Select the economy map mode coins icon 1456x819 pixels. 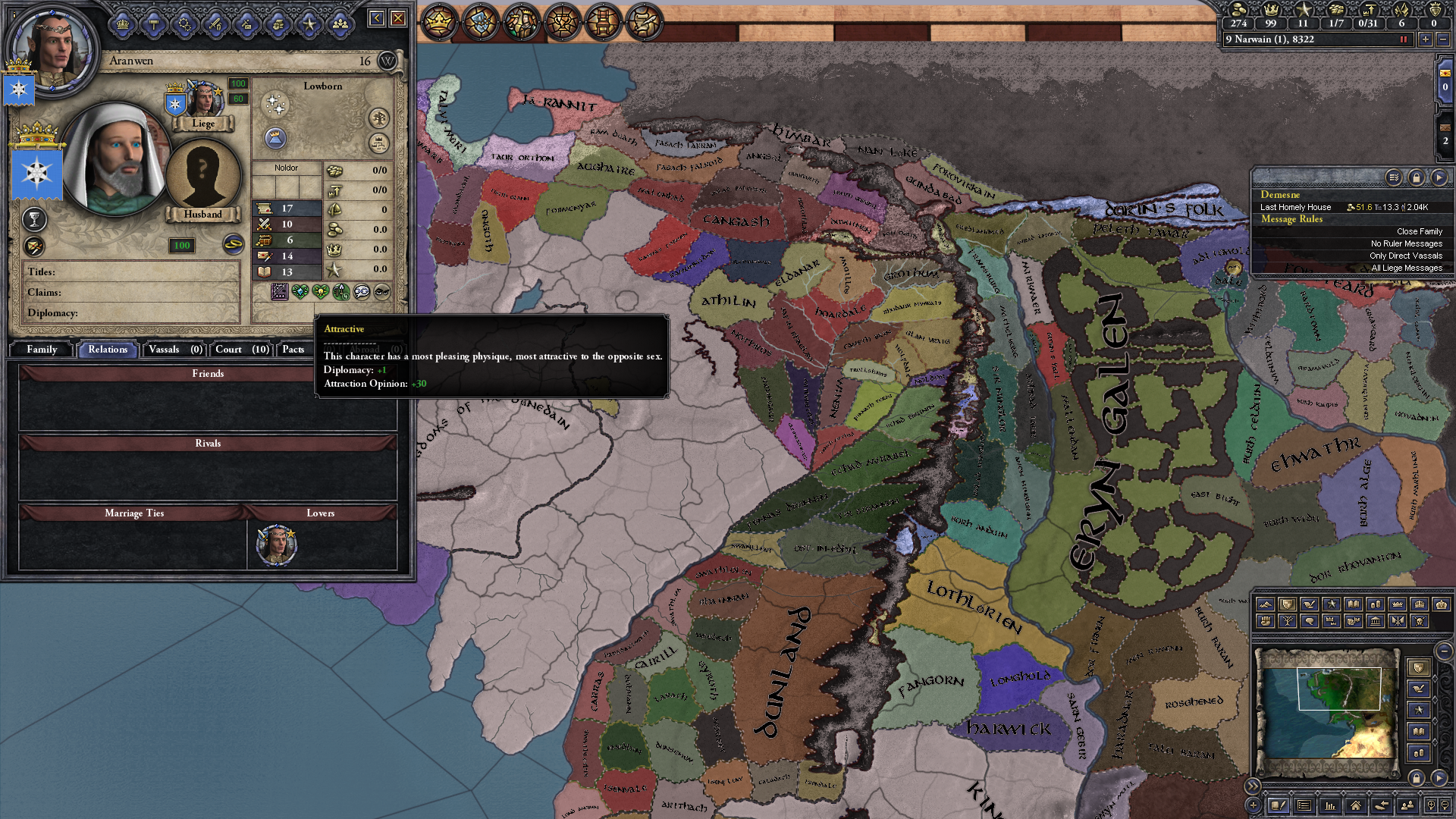tap(1375, 604)
